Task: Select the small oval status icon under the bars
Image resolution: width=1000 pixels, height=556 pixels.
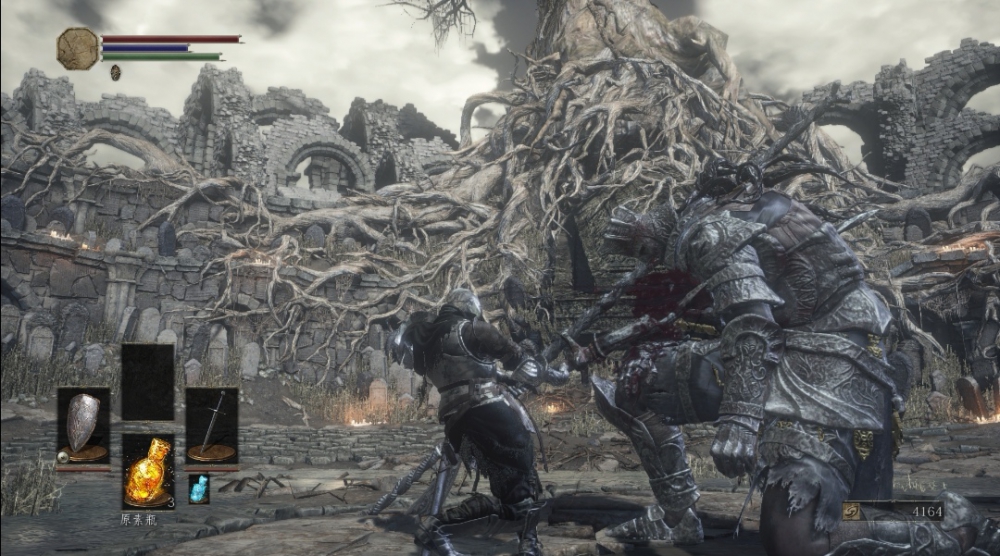Action: pyautogui.click(x=115, y=72)
